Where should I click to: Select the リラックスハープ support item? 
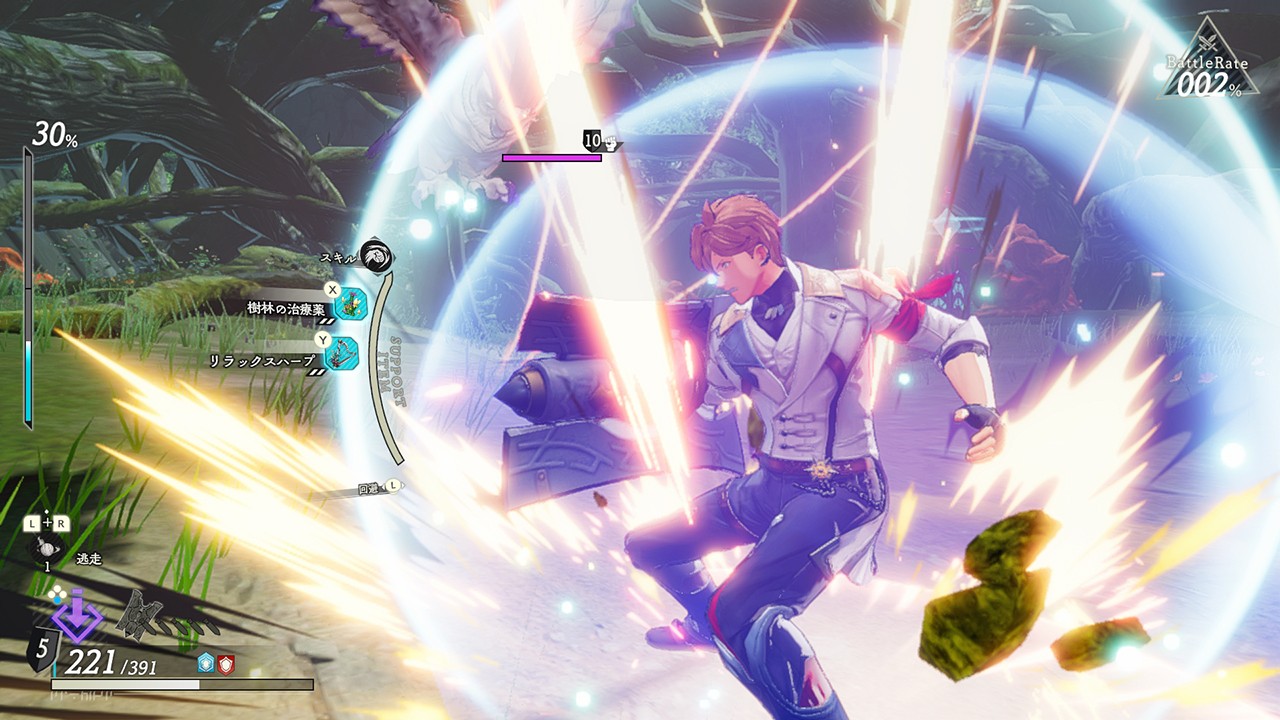341,353
